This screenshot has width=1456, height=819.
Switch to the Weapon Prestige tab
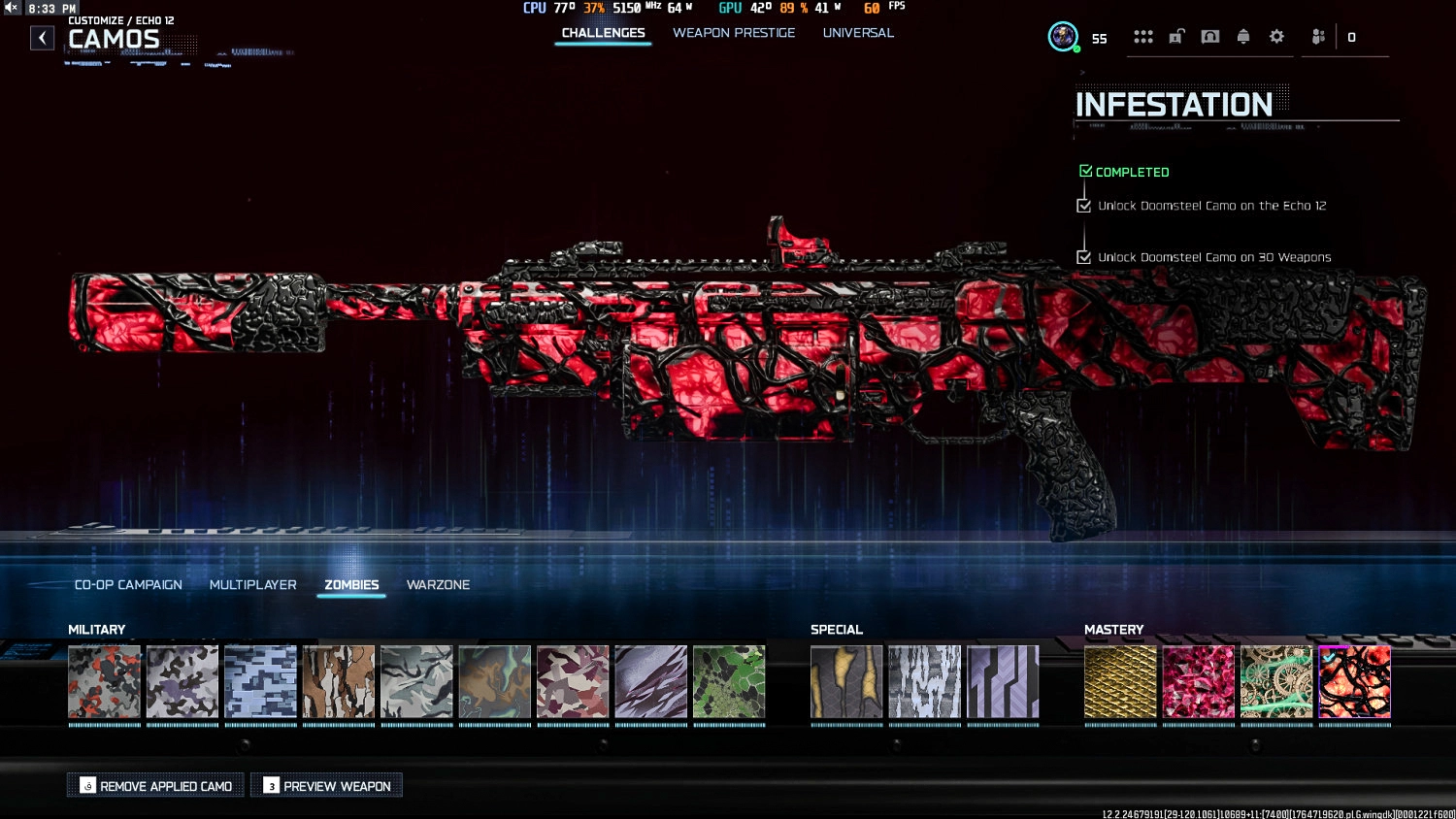pos(735,32)
